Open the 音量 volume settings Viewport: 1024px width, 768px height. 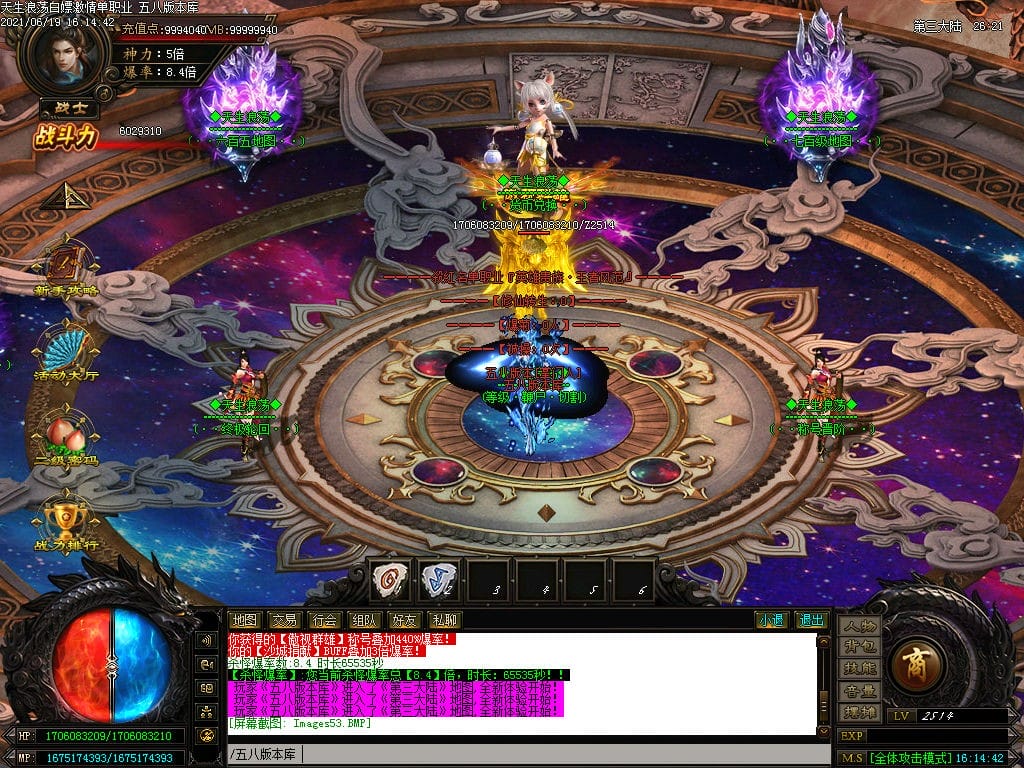pyautogui.click(x=859, y=690)
